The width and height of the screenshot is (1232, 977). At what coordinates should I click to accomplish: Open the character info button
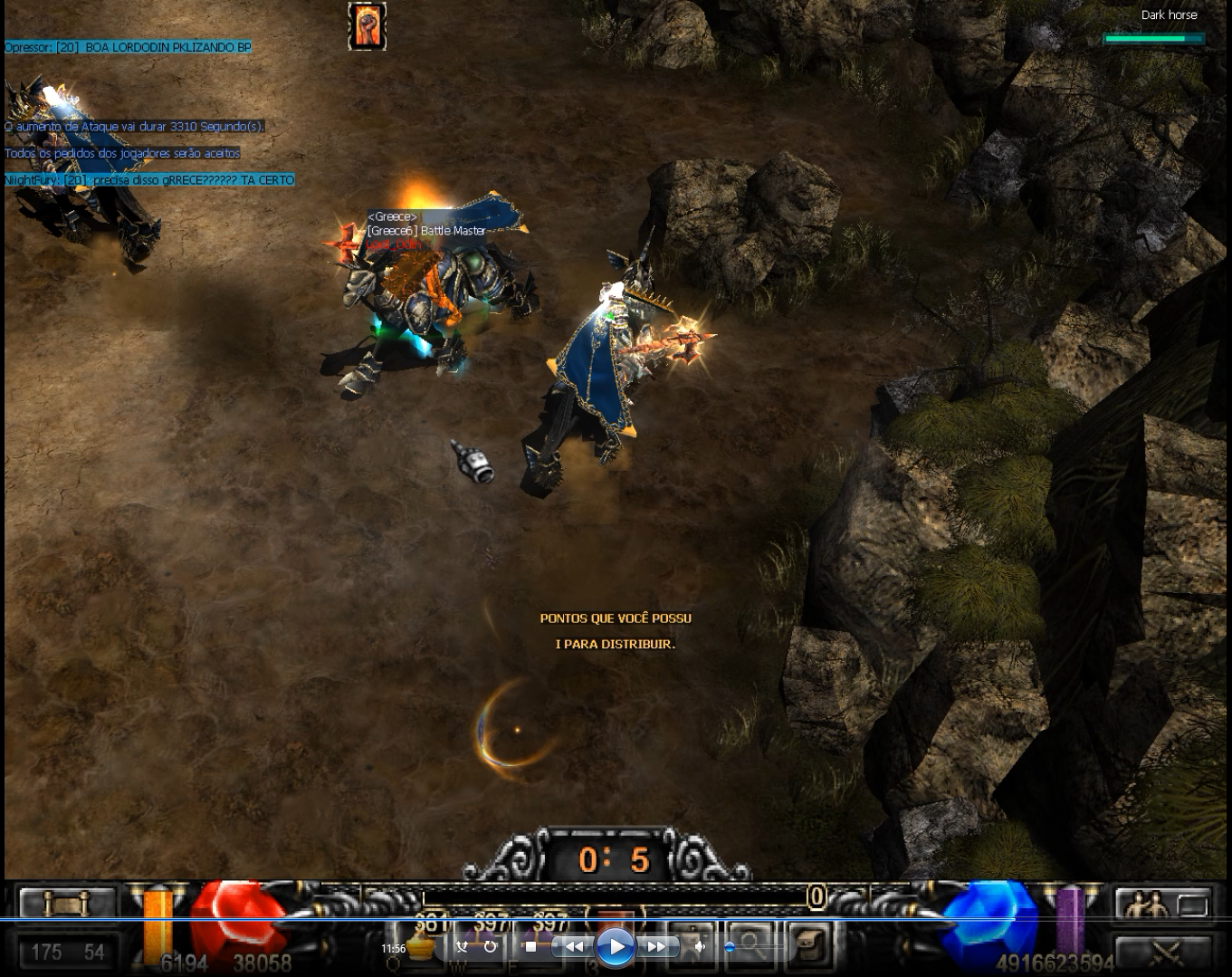click(692, 943)
